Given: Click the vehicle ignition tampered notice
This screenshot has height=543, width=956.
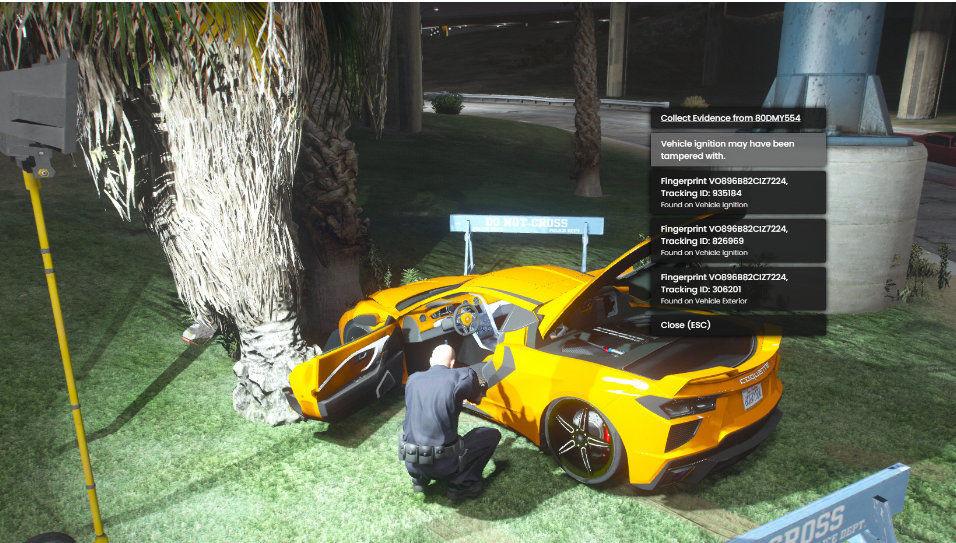Looking at the screenshot, I should click(738, 150).
